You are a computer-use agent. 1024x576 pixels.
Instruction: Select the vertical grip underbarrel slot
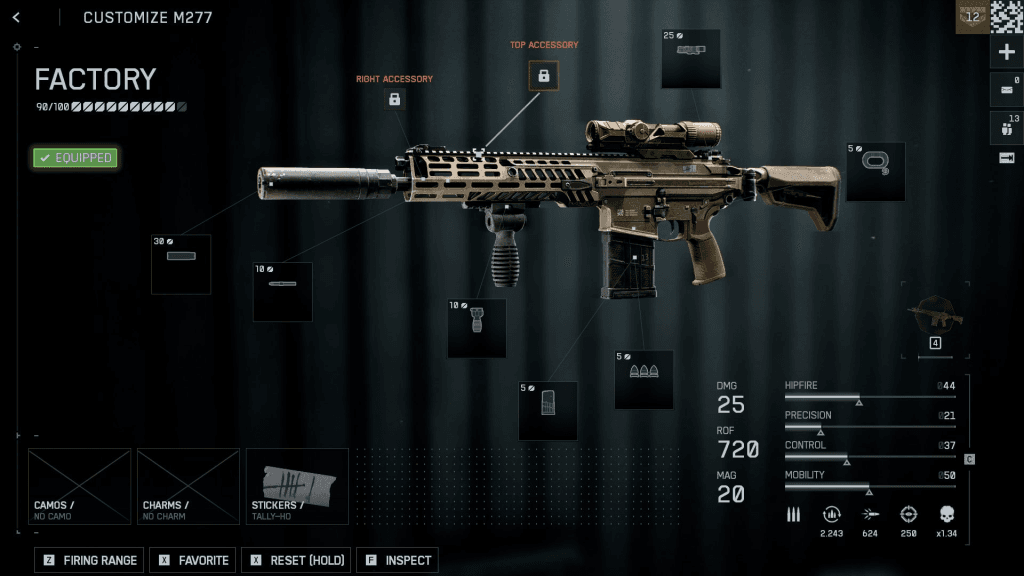point(476,328)
